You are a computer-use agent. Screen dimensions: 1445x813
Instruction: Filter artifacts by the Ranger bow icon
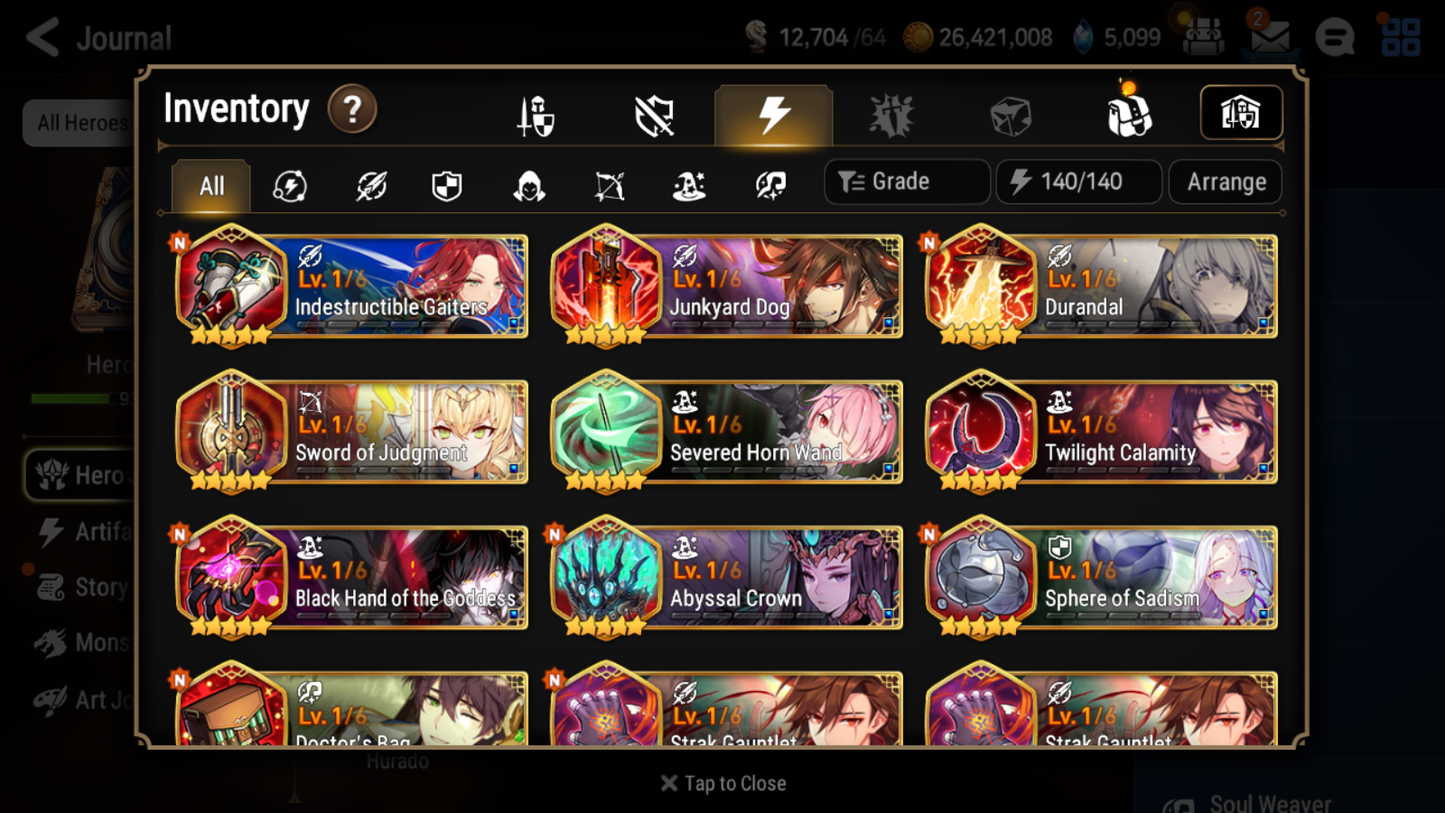pos(608,186)
